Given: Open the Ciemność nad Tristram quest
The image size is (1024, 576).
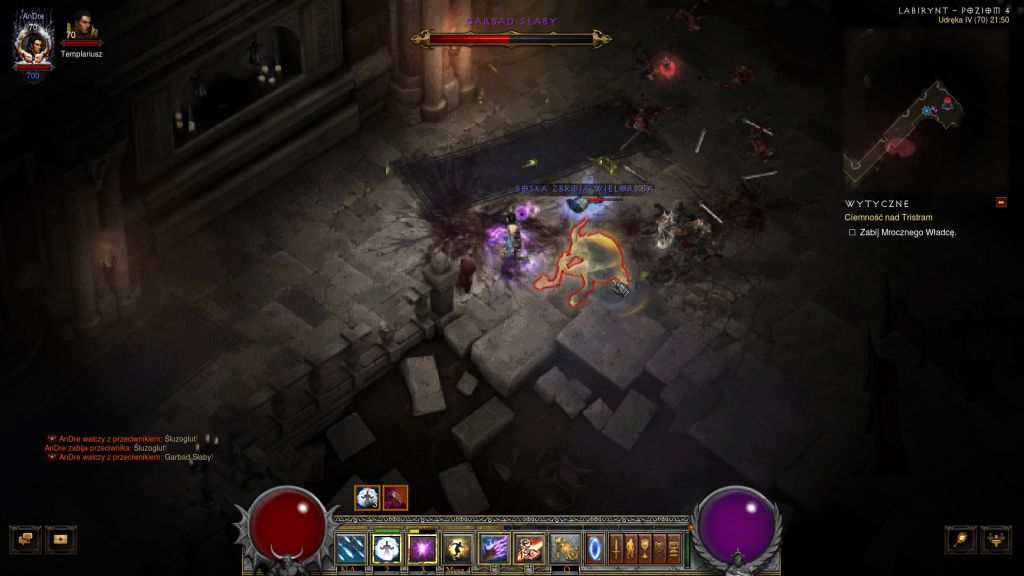Looking at the screenshot, I should 890,217.
